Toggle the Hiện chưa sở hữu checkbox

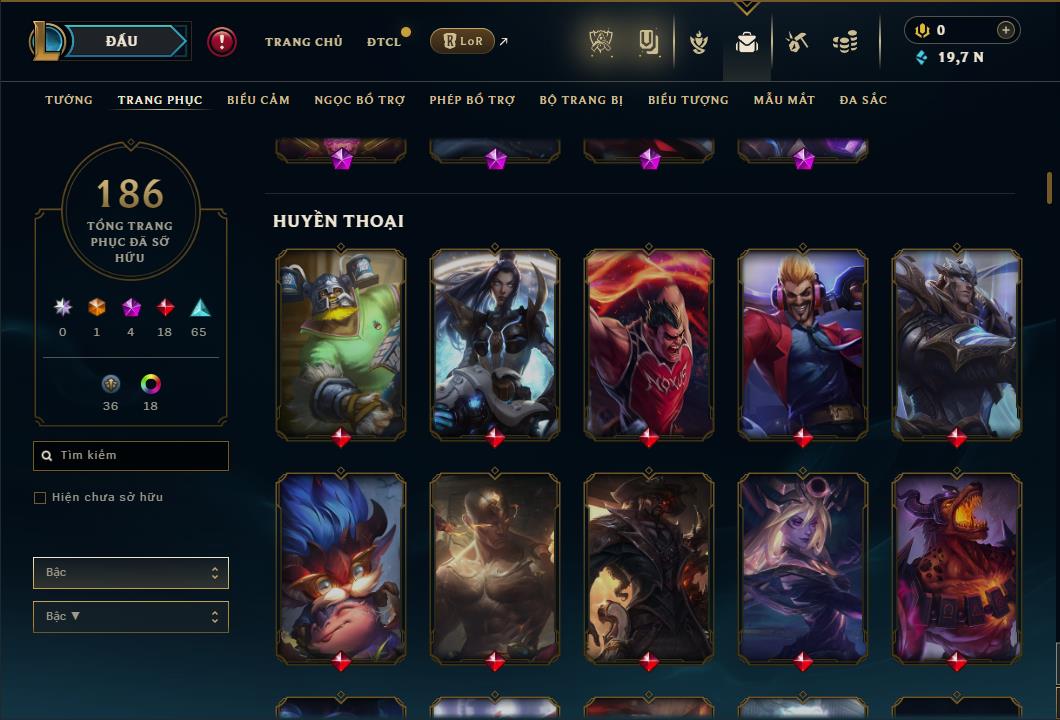[x=40, y=498]
